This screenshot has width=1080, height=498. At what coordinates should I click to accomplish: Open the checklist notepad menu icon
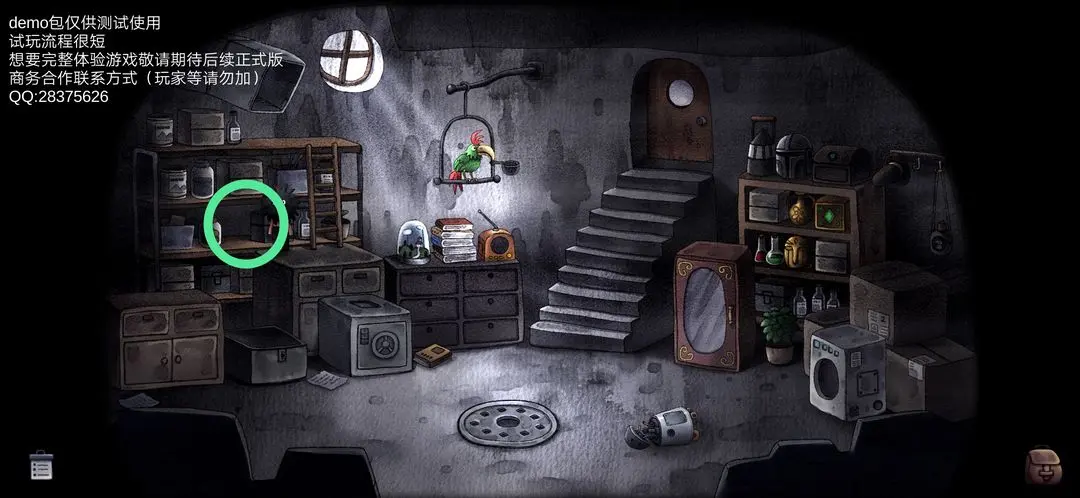tap(41, 464)
